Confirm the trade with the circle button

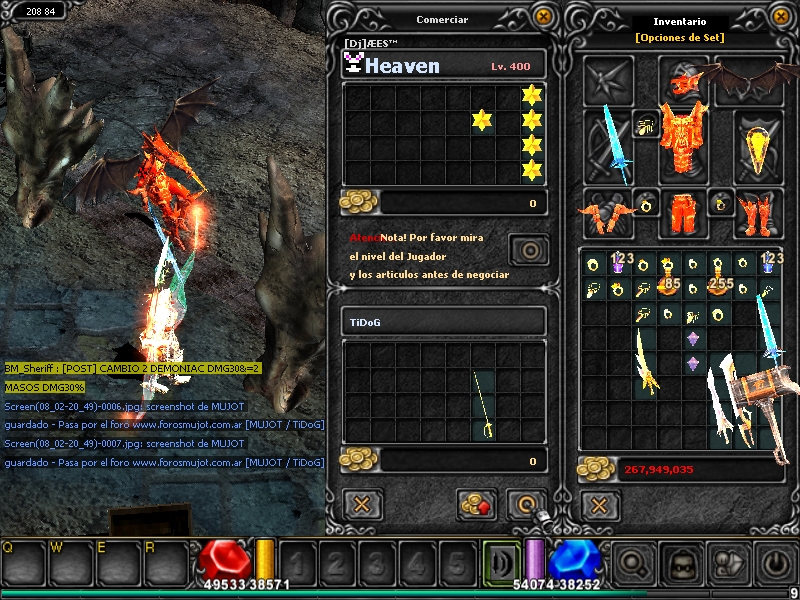pos(525,504)
